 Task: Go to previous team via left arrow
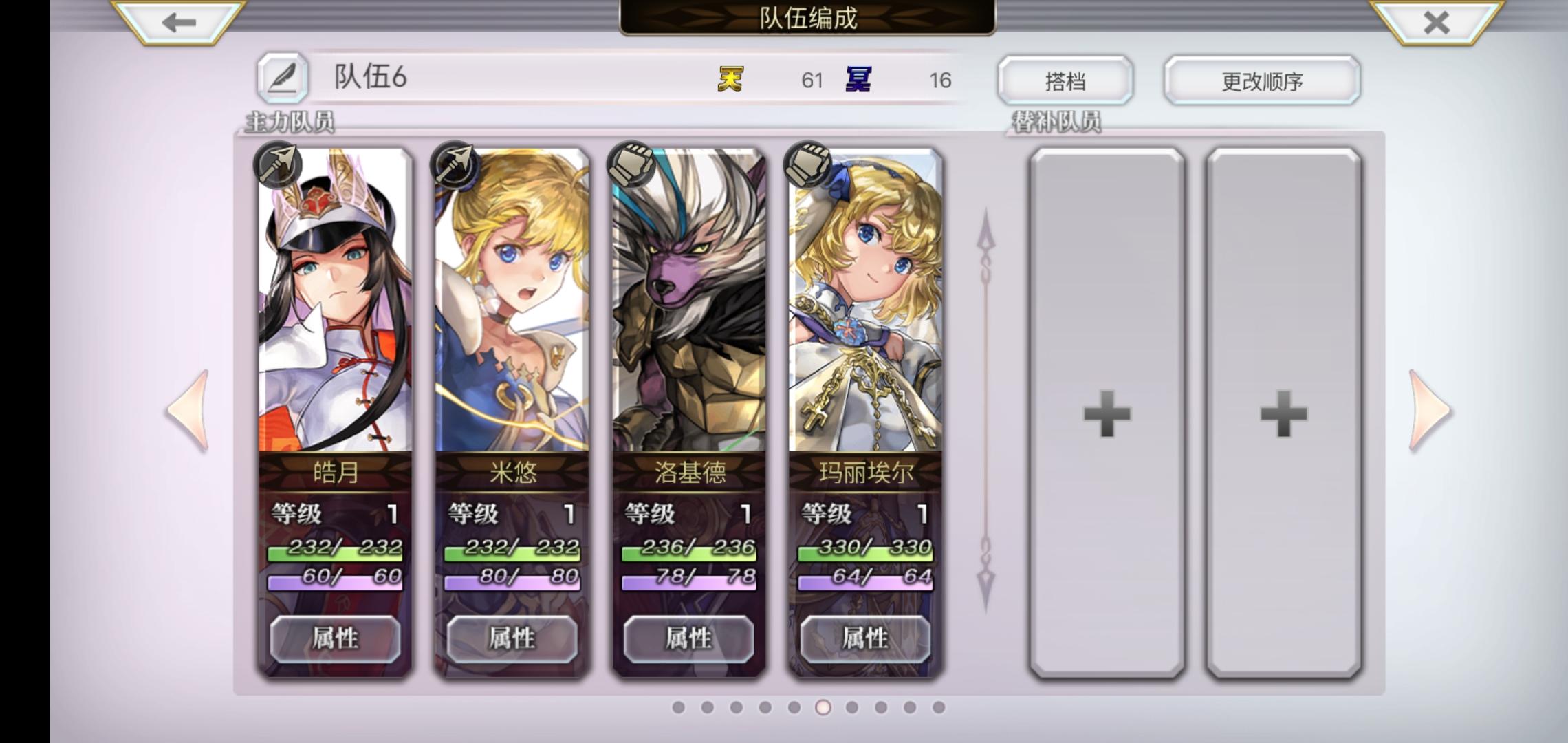coord(187,408)
